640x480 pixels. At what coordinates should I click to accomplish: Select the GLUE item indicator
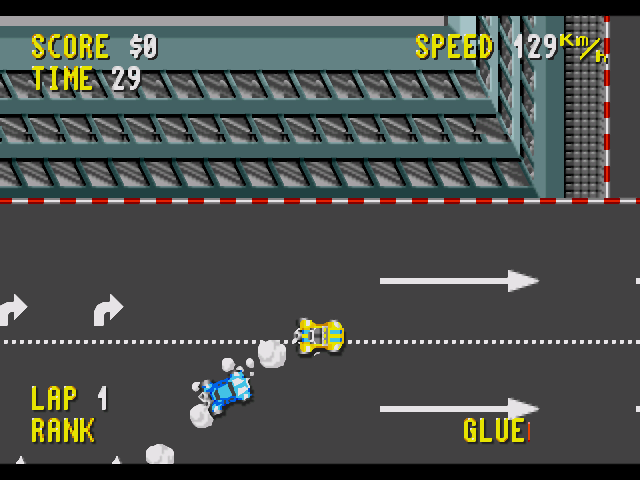495,431
